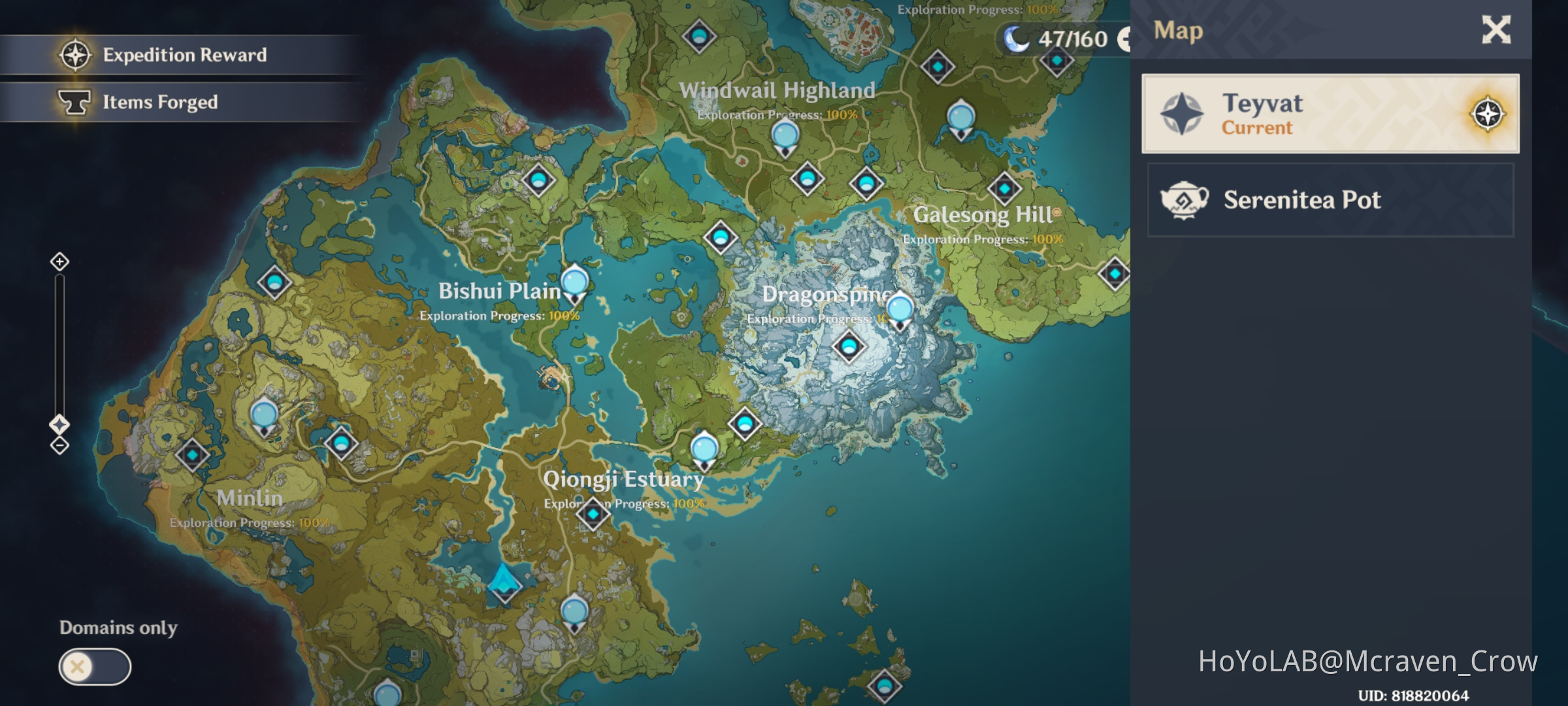The image size is (1568, 706).
Task: Click the anvil icon beside Items Forged
Action: 74,102
